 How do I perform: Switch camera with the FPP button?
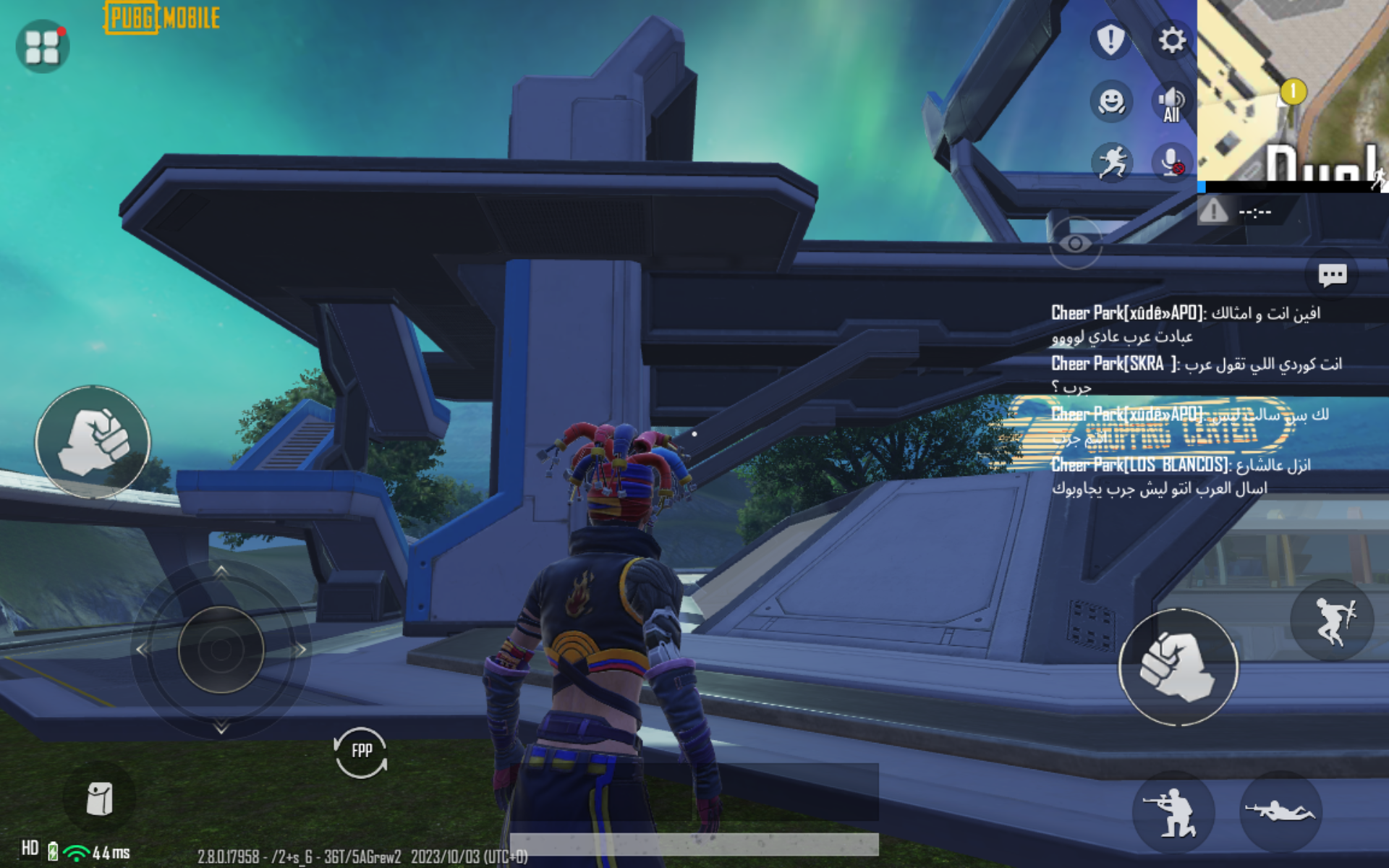(x=361, y=752)
